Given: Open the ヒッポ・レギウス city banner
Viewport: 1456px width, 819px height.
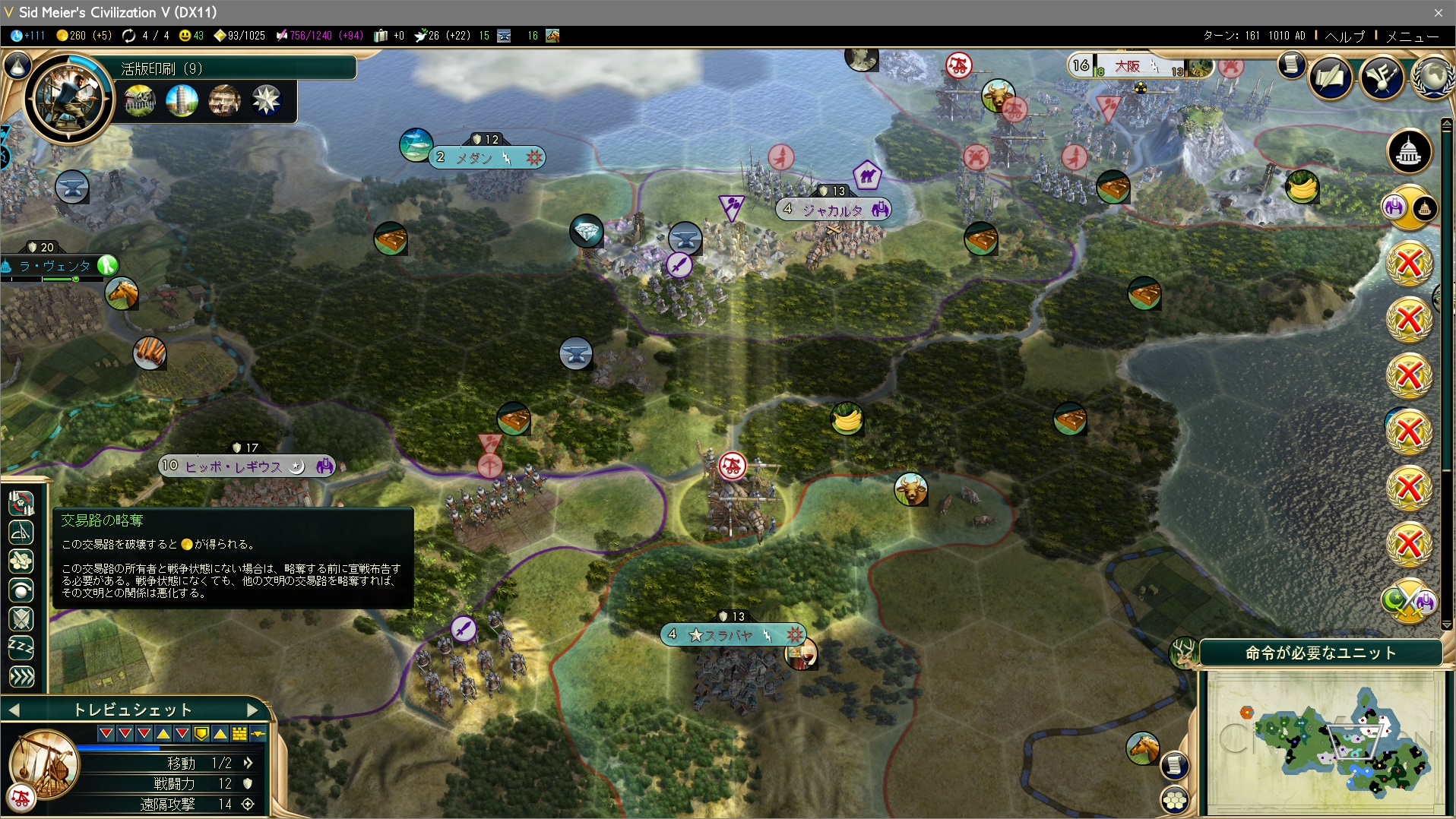Looking at the screenshot, I should (x=234, y=466).
